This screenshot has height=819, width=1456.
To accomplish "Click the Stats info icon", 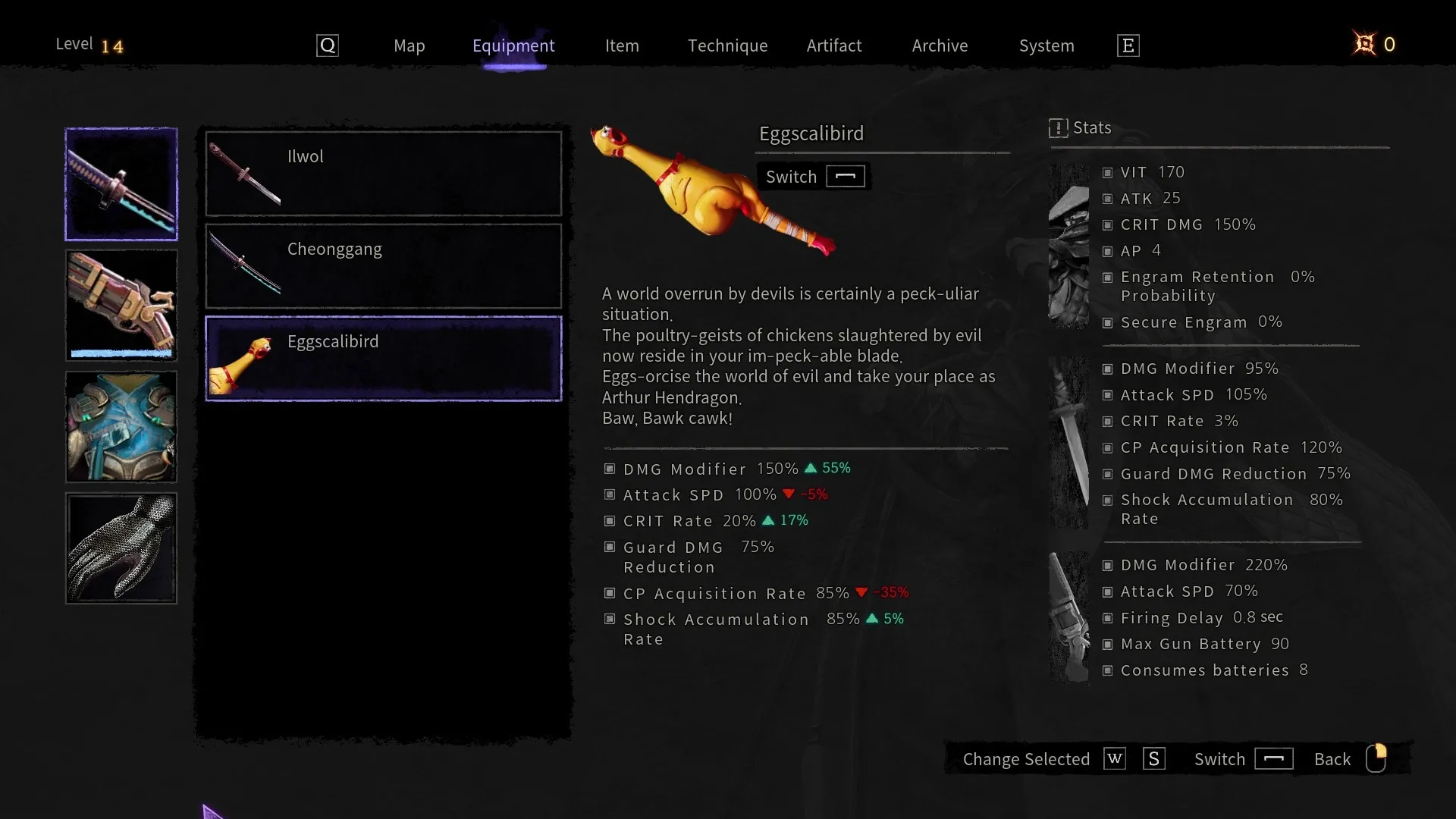I will [x=1058, y=128].
